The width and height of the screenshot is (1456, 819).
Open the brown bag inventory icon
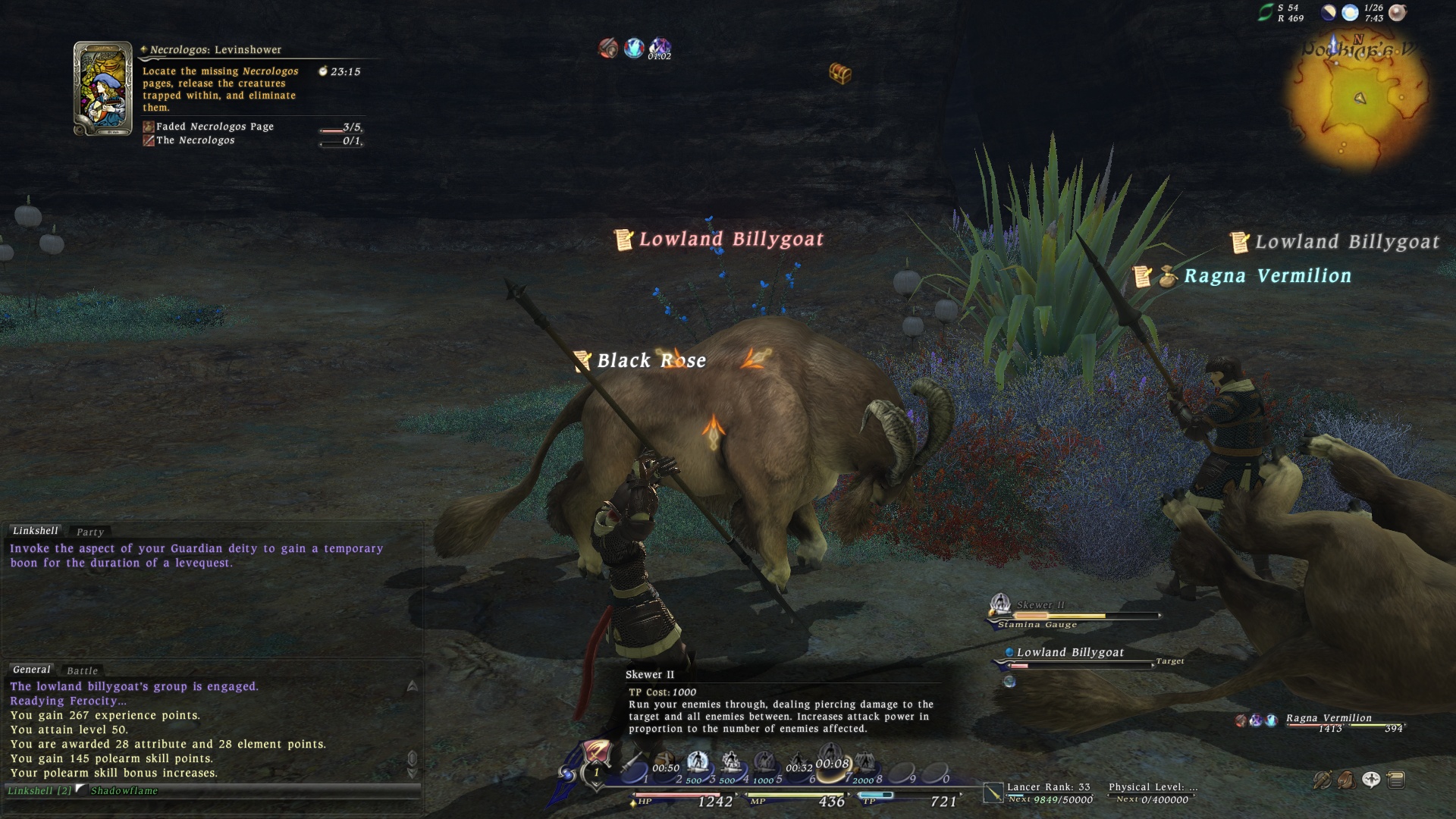point(1347,780)
